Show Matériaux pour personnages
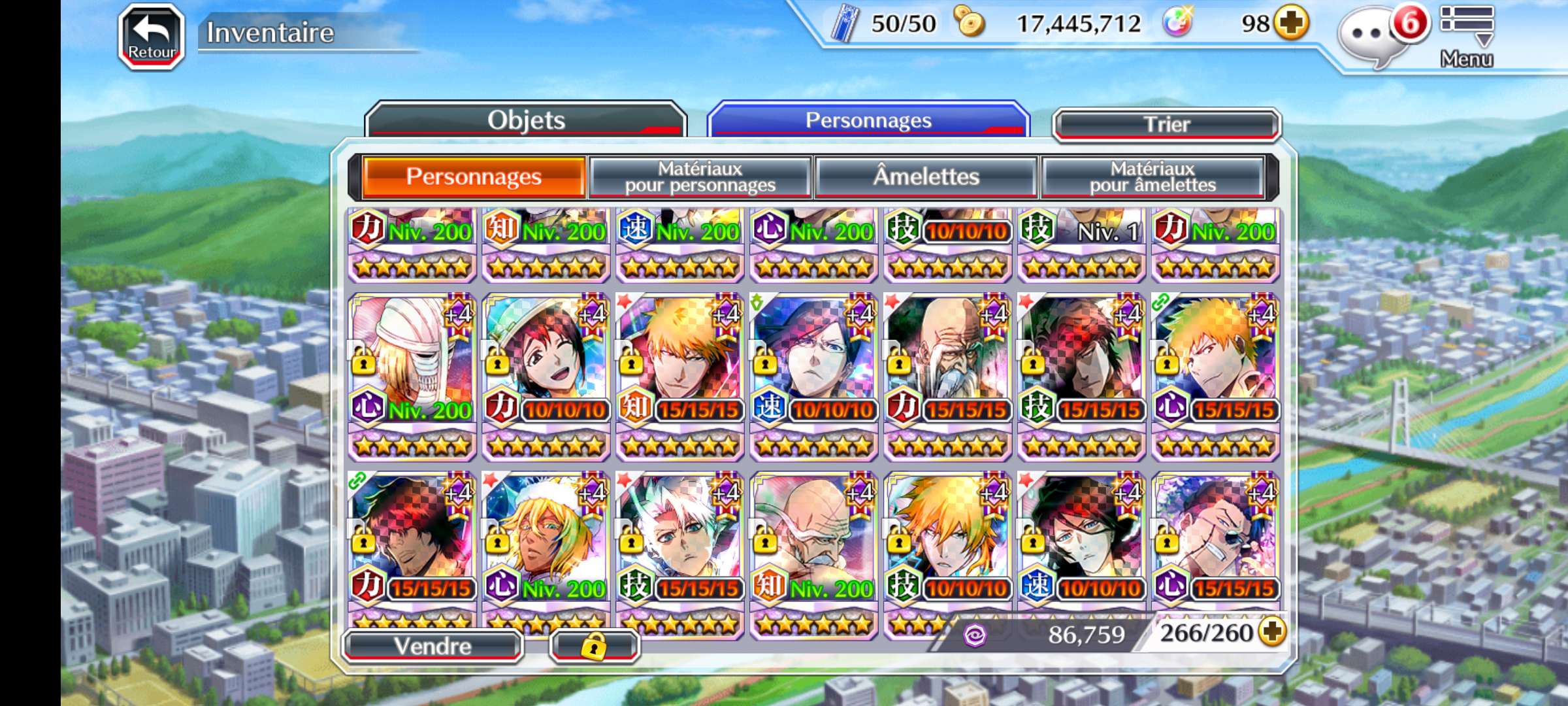Screen dimensions: 1568x706 point(700,176)
